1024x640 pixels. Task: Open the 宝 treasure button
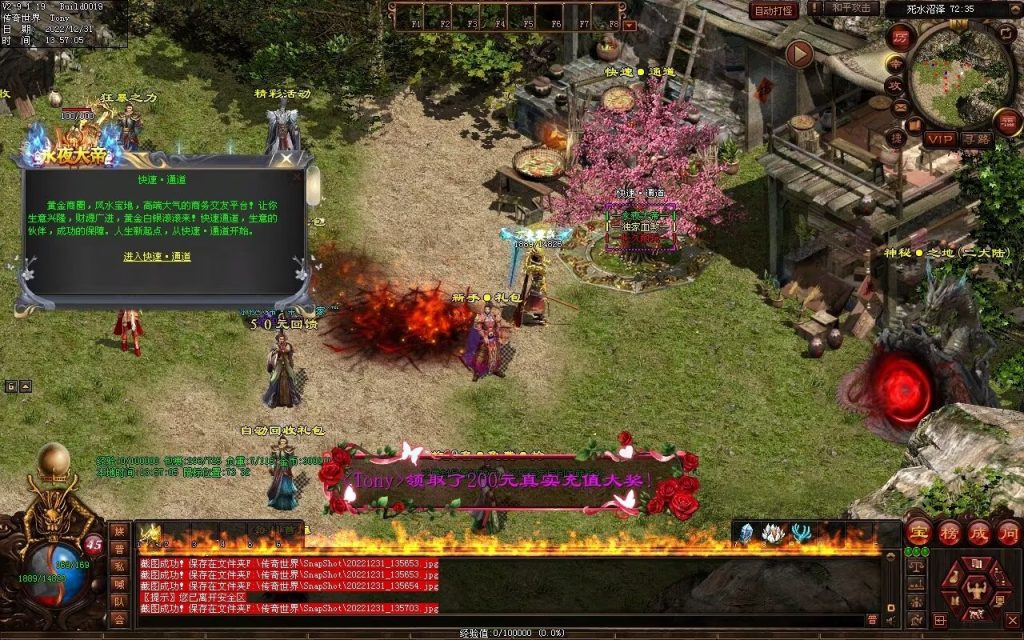919,531
